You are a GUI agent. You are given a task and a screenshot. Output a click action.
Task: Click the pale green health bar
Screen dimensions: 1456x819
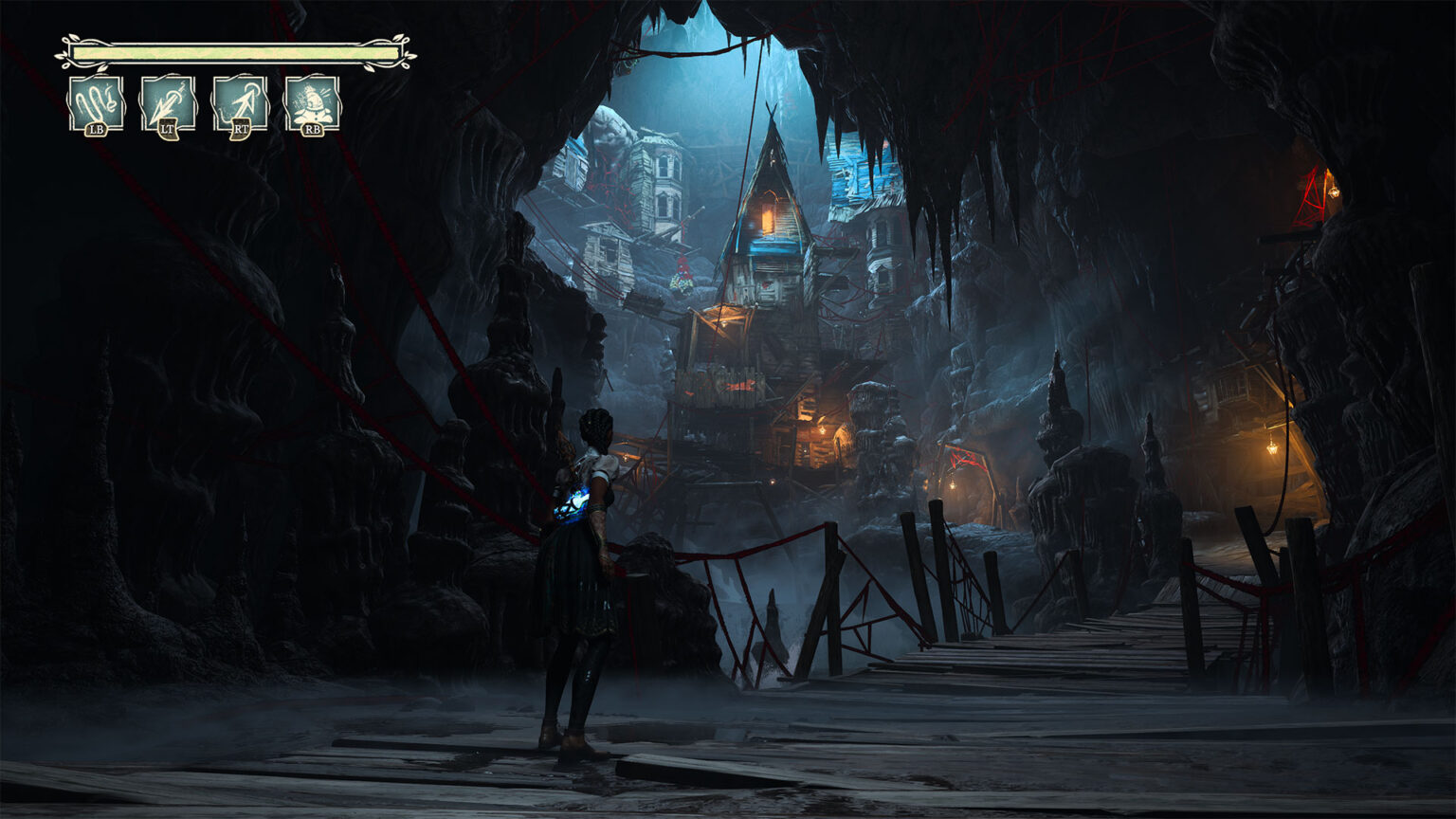234,52
